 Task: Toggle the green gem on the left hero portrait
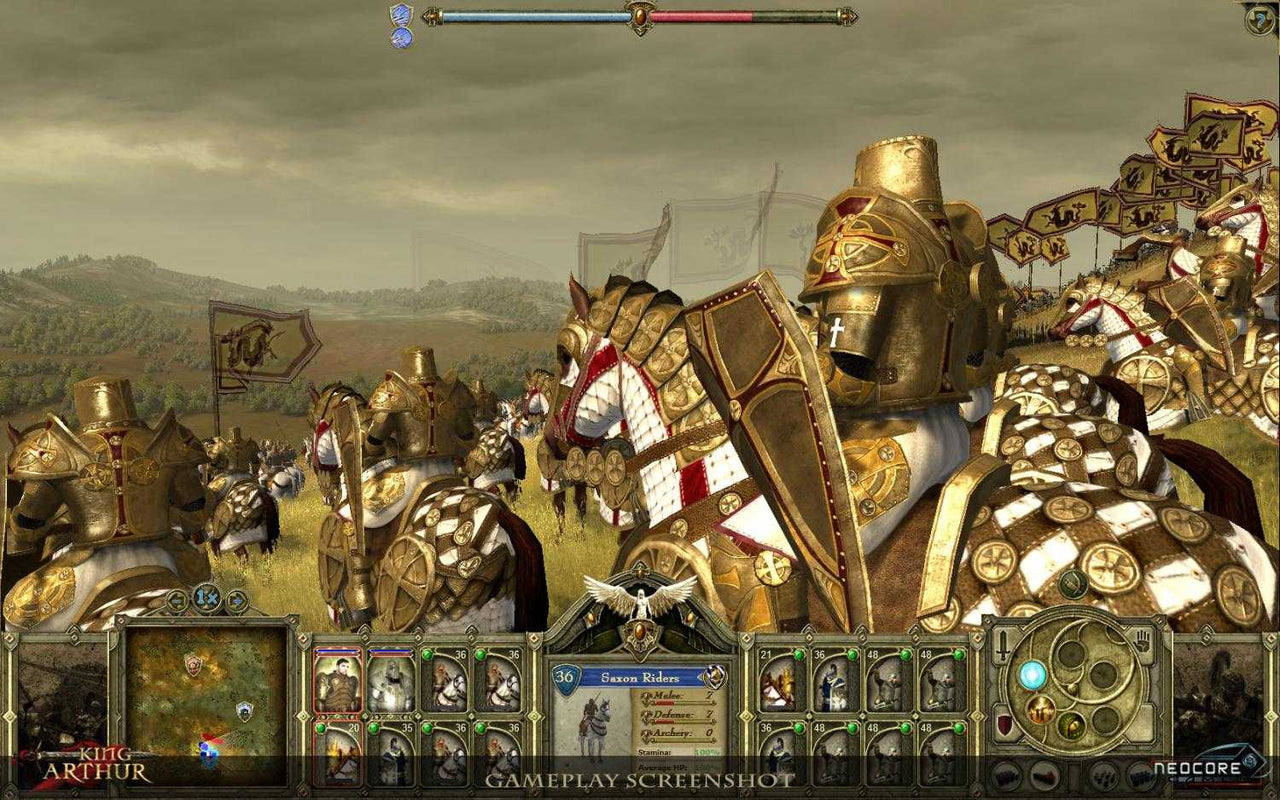point(319,727)
